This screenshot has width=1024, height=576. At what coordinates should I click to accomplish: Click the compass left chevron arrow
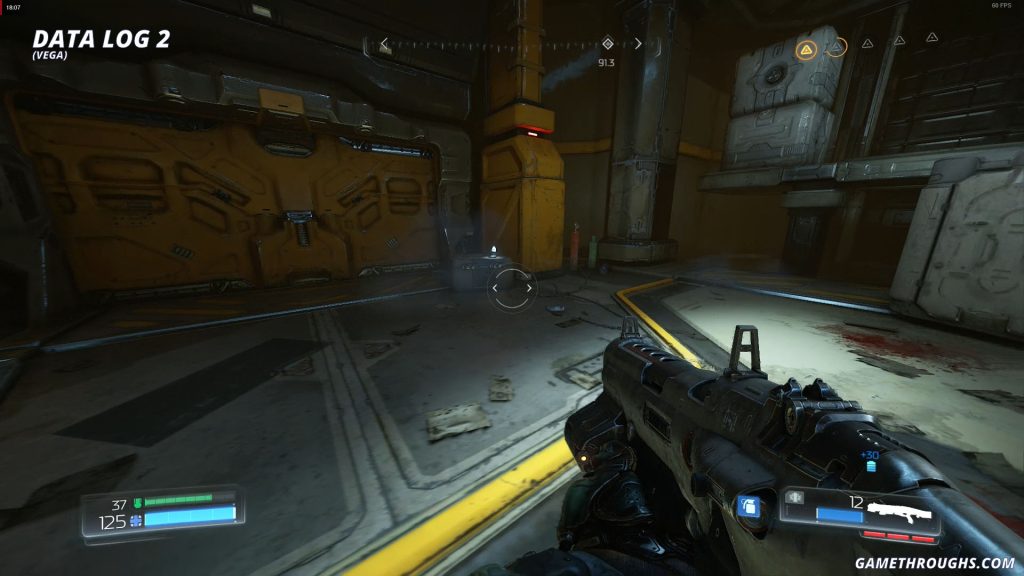click(384, 44)
